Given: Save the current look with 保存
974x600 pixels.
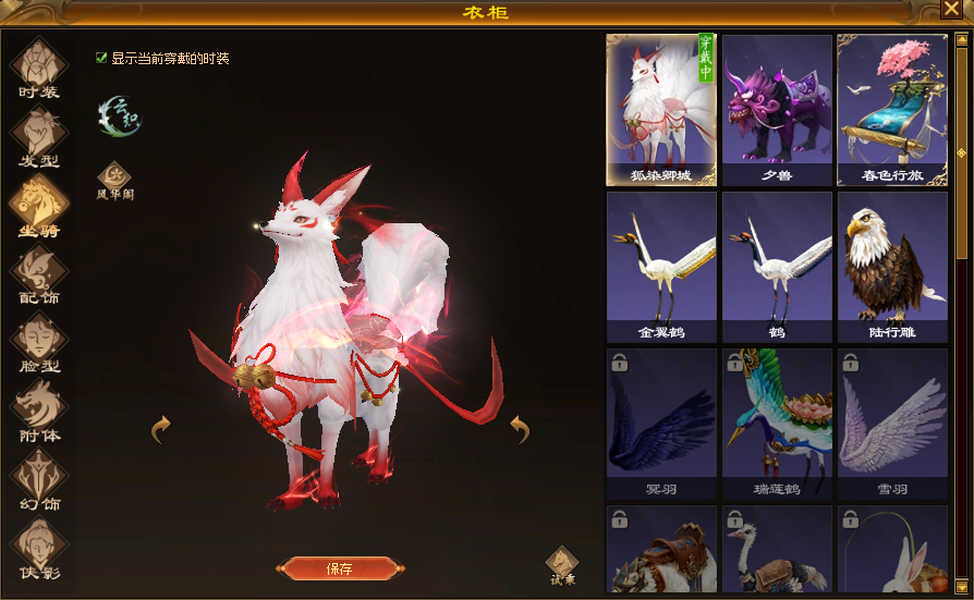Looking at the screenshot, I should (x=340, y=568).
